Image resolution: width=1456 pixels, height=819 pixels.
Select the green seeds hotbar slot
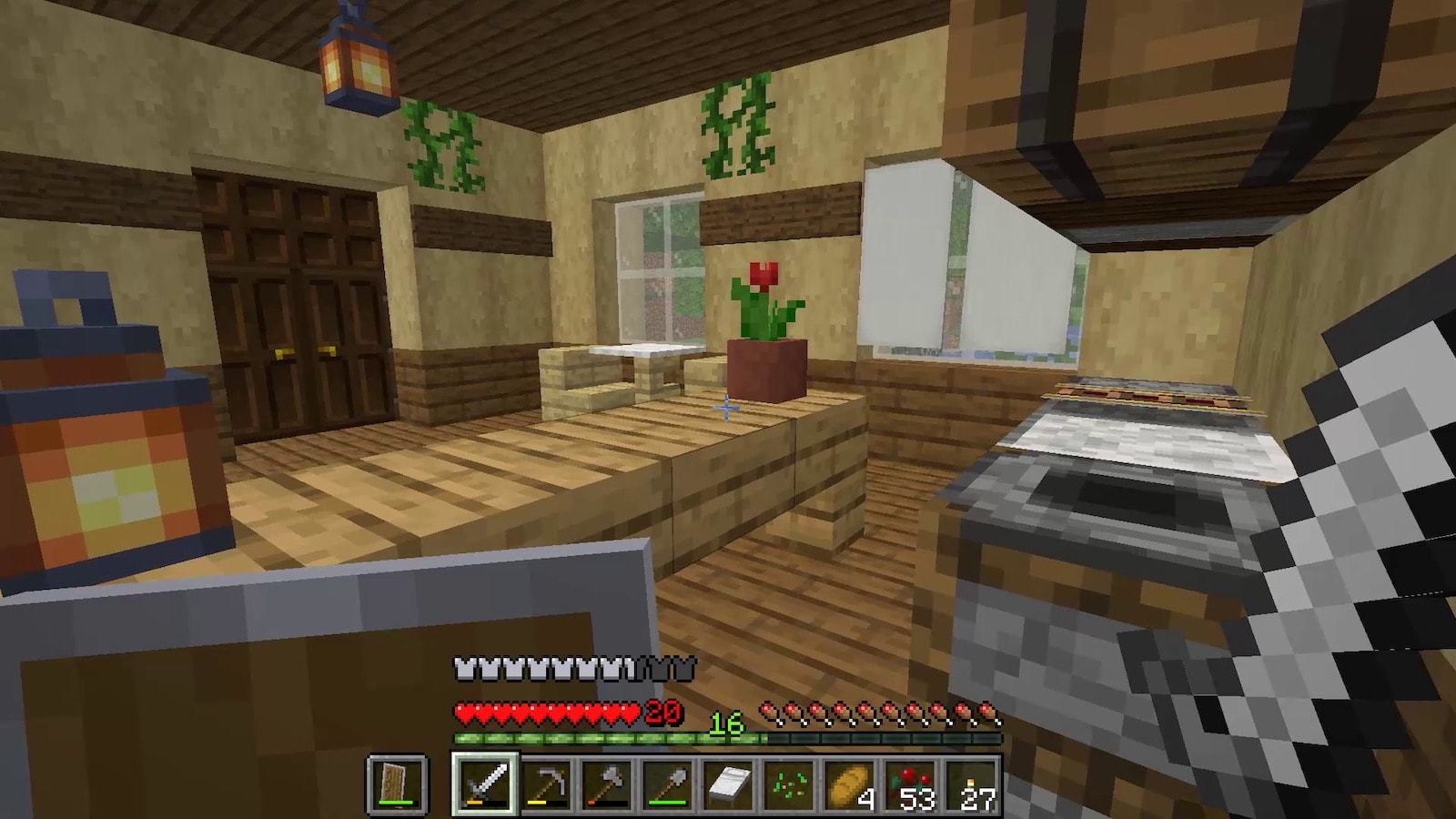[789, 784]
